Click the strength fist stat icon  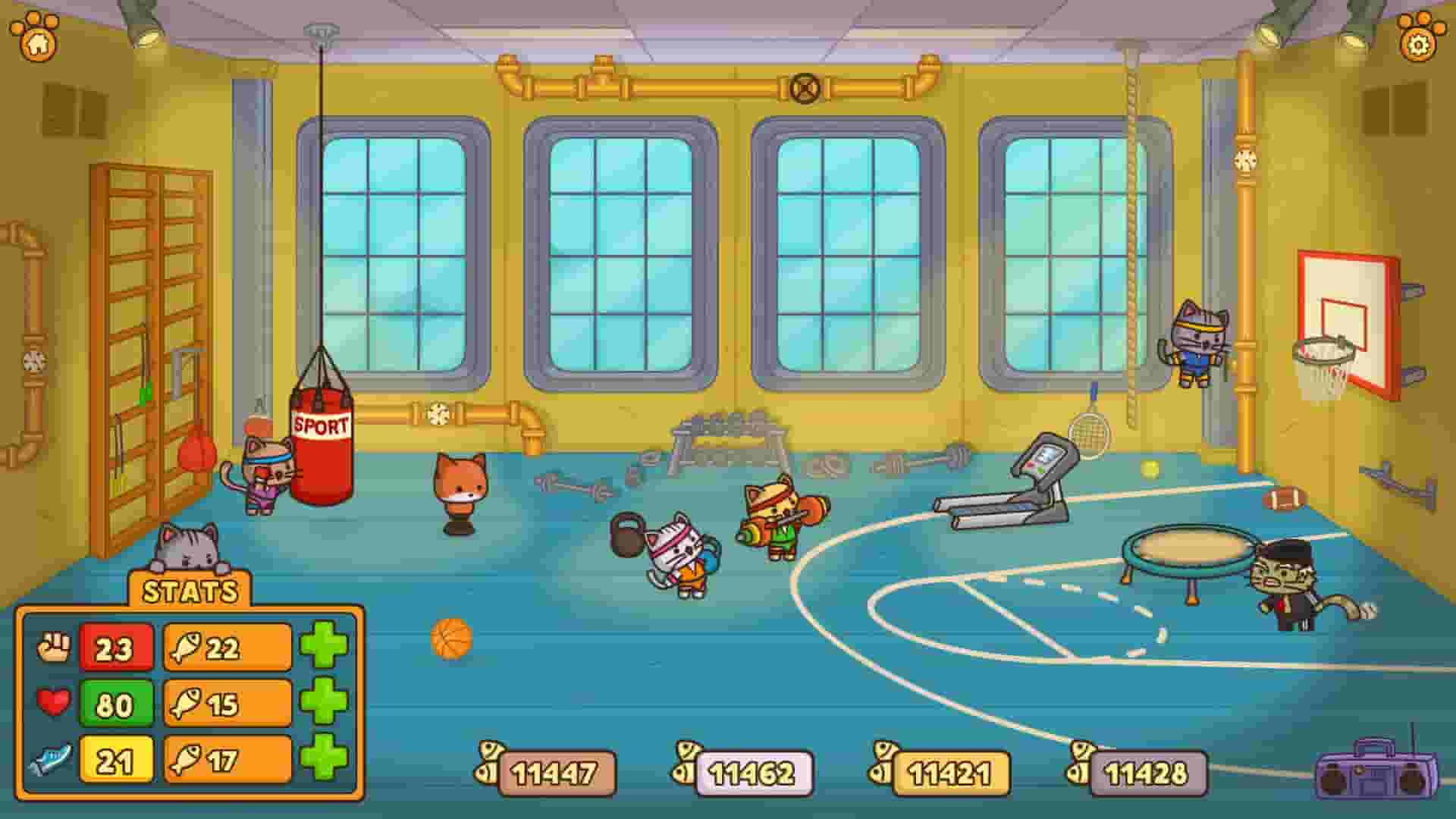(55, 648)
